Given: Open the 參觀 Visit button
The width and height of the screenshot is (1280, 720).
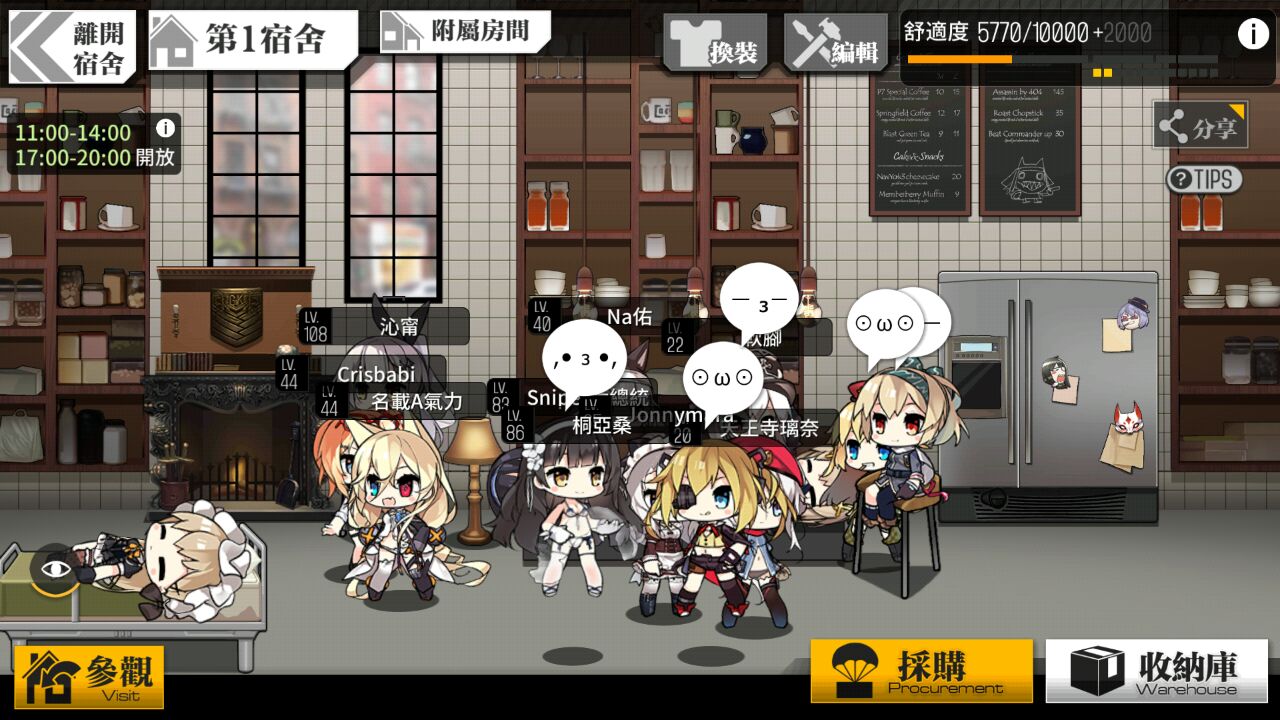Looking at the screenshot, I should tap(90, 677).
